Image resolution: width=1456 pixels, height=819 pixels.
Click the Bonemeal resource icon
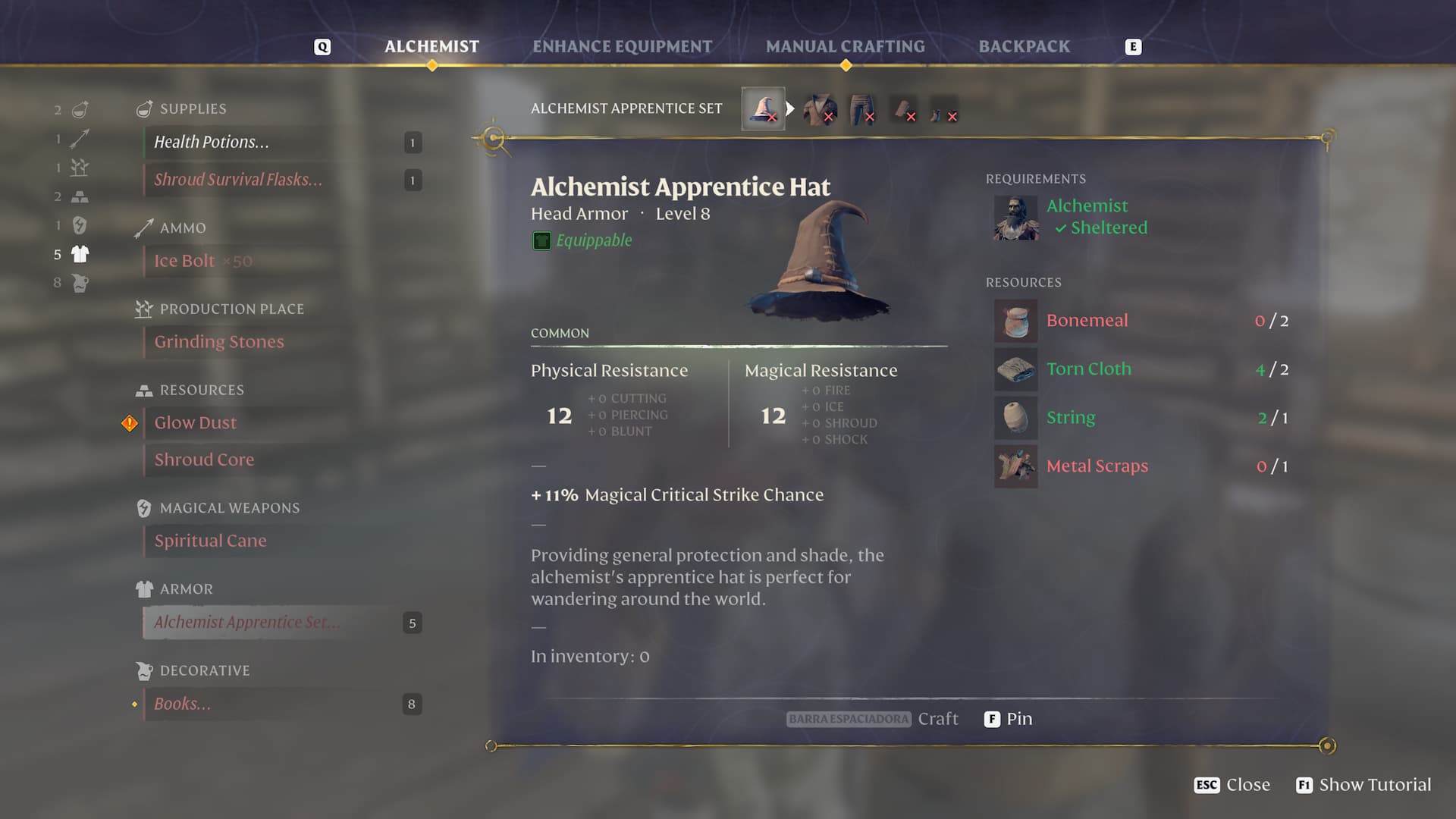[x=1015, y=320]
